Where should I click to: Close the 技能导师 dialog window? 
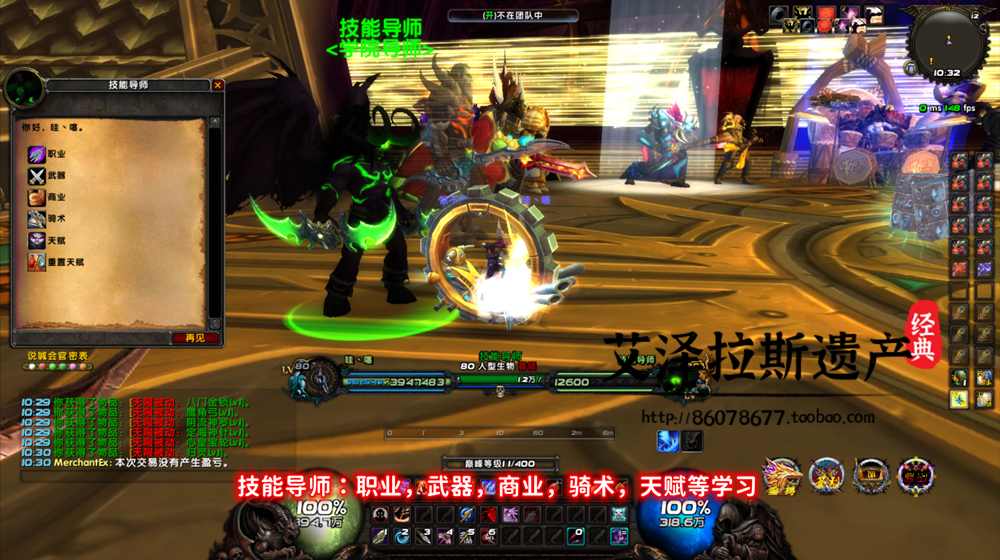[x=218, y=86]
